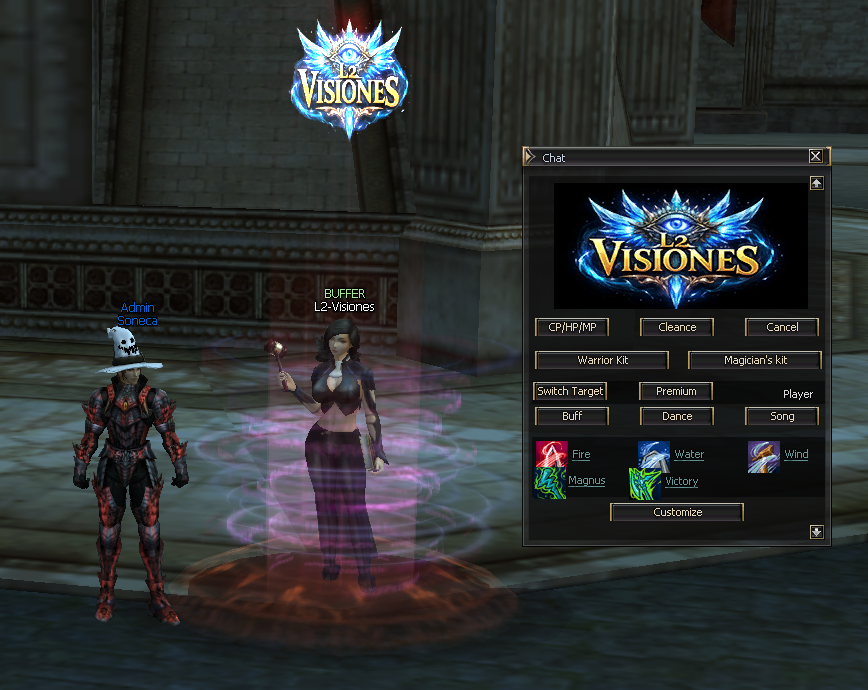
Task: Click the scroll-down arrow in the dialog
Action: [817, 532]
